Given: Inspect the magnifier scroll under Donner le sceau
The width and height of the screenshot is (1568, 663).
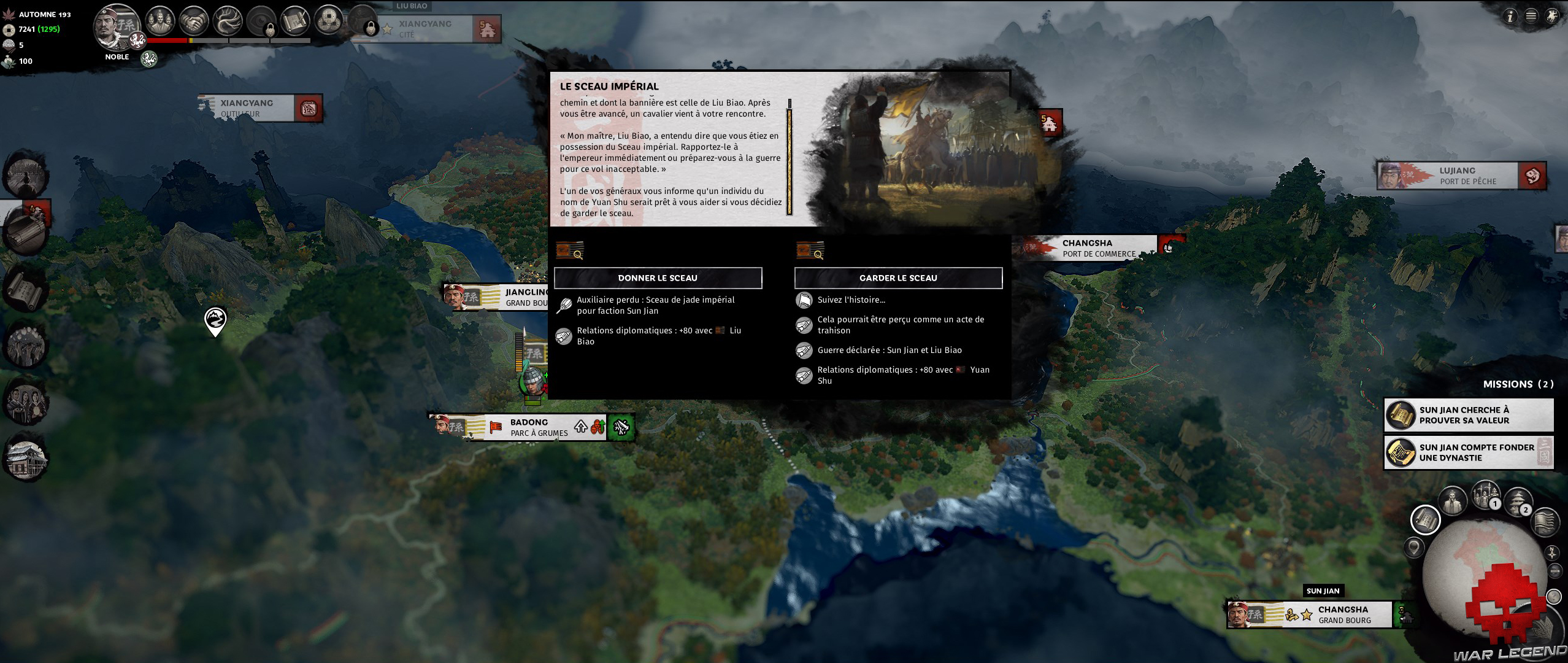Looking at the screenshot, I should pos(569,250).
